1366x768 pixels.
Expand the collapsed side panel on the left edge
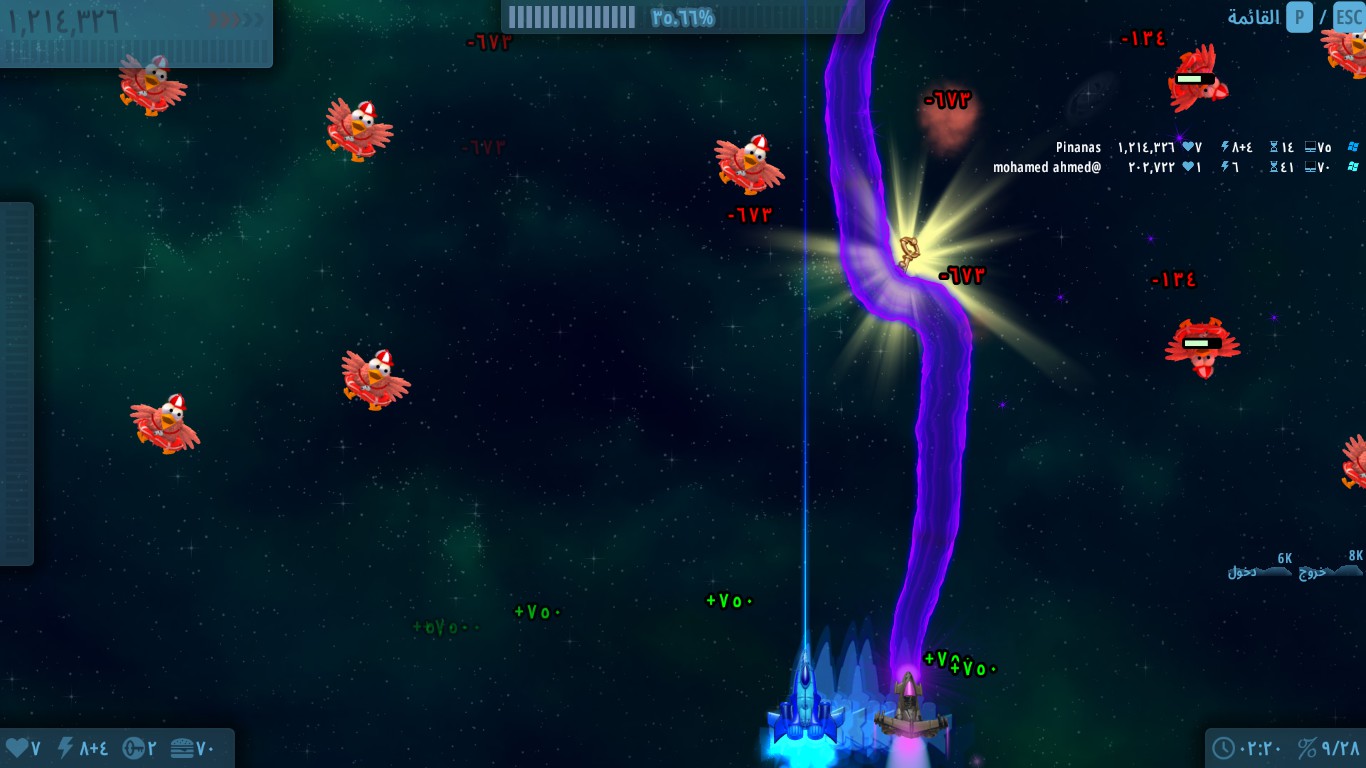[16, 383]
